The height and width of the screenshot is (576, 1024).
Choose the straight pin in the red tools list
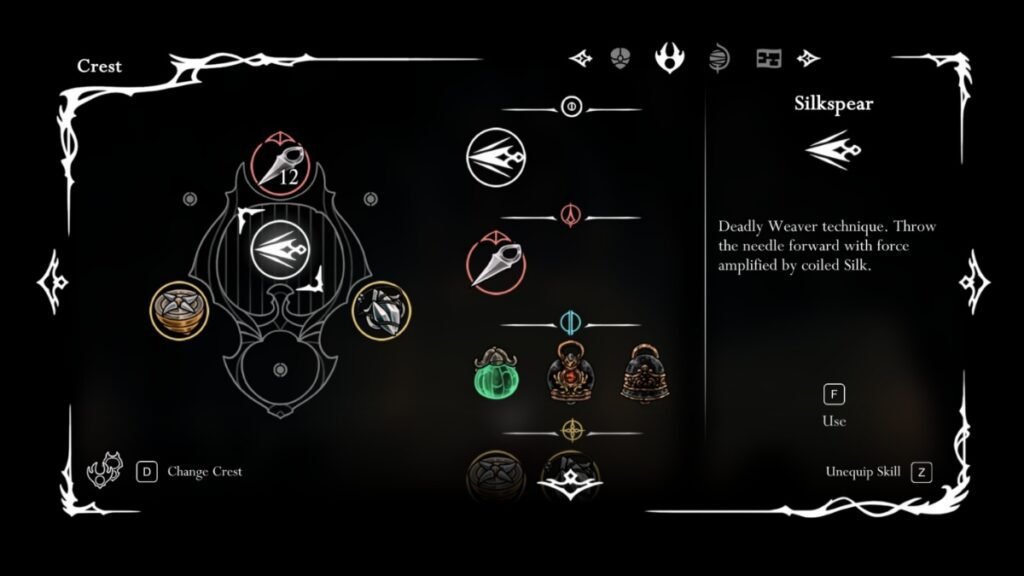pos(496,262)
